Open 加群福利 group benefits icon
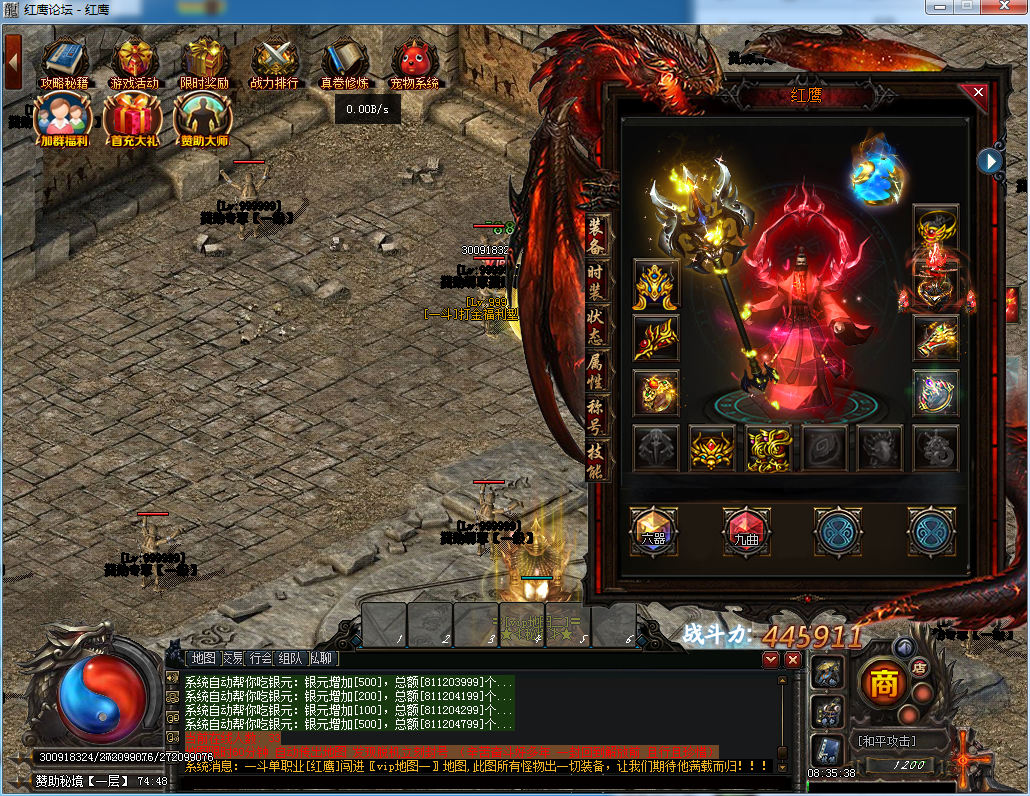1030x796 pixels. click(63, 118)
